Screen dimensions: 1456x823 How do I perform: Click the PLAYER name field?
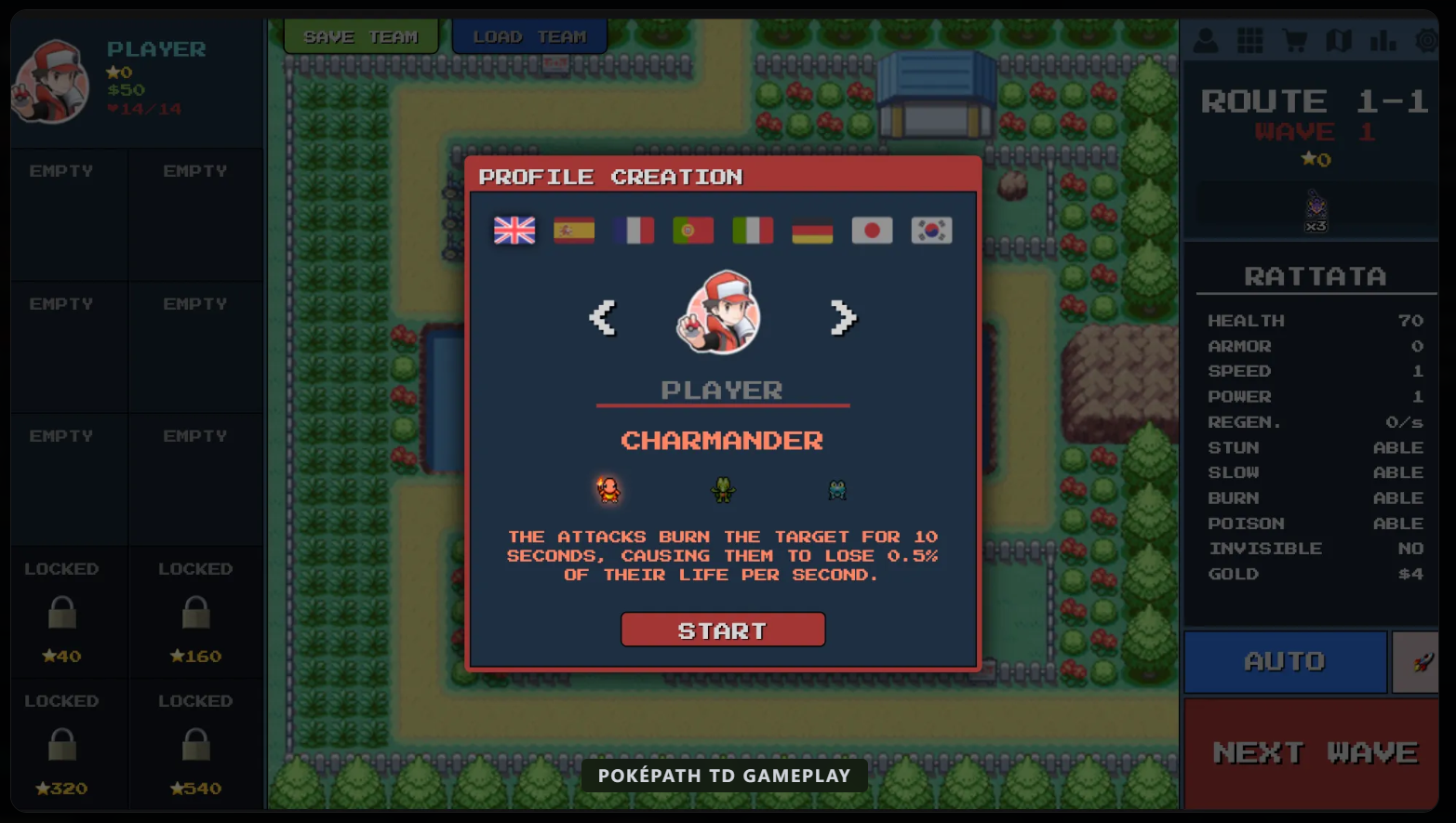click(x=723, y=390)
